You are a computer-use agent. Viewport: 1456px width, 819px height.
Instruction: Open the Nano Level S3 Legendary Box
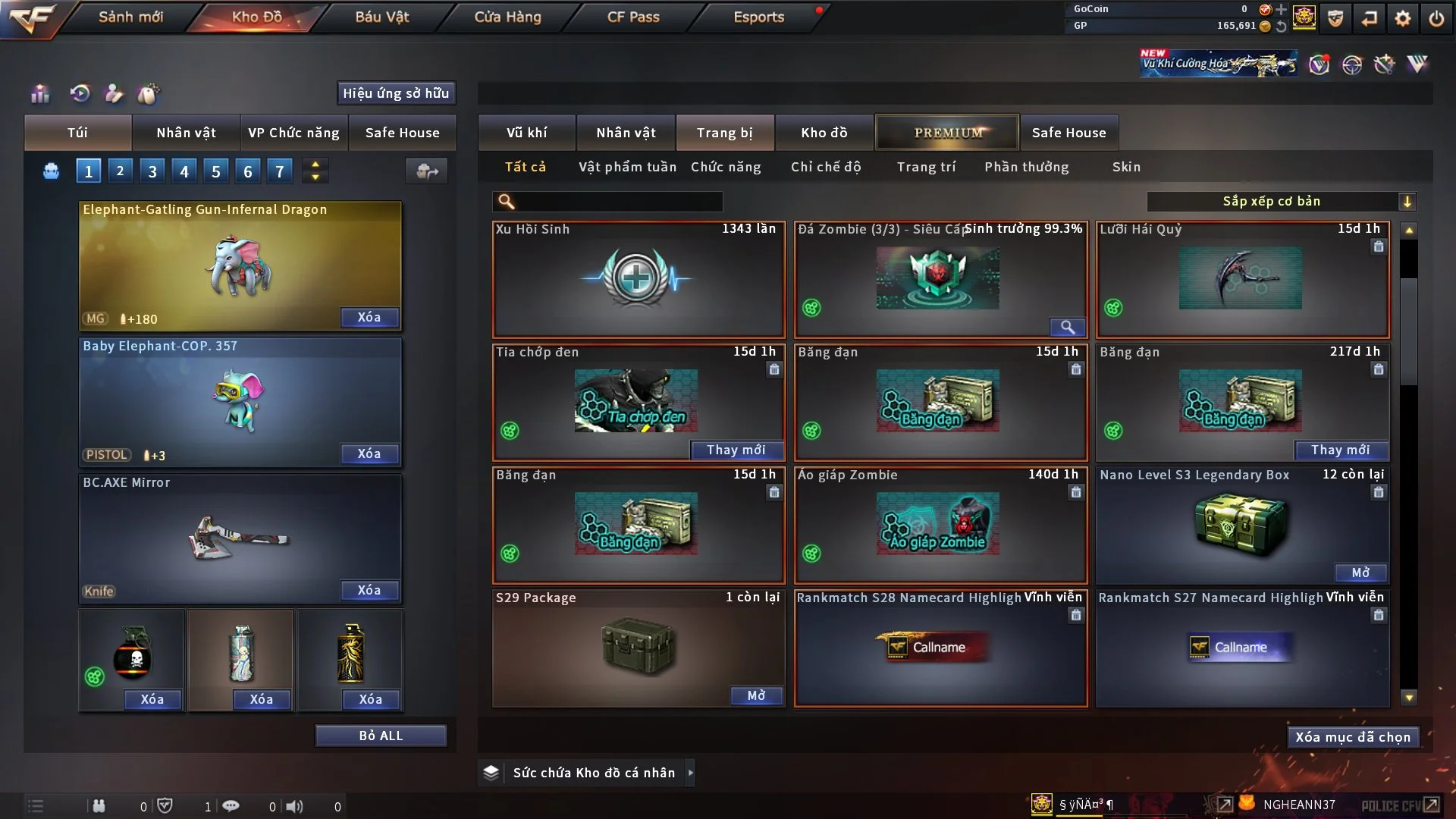[x=1360, y=573]
